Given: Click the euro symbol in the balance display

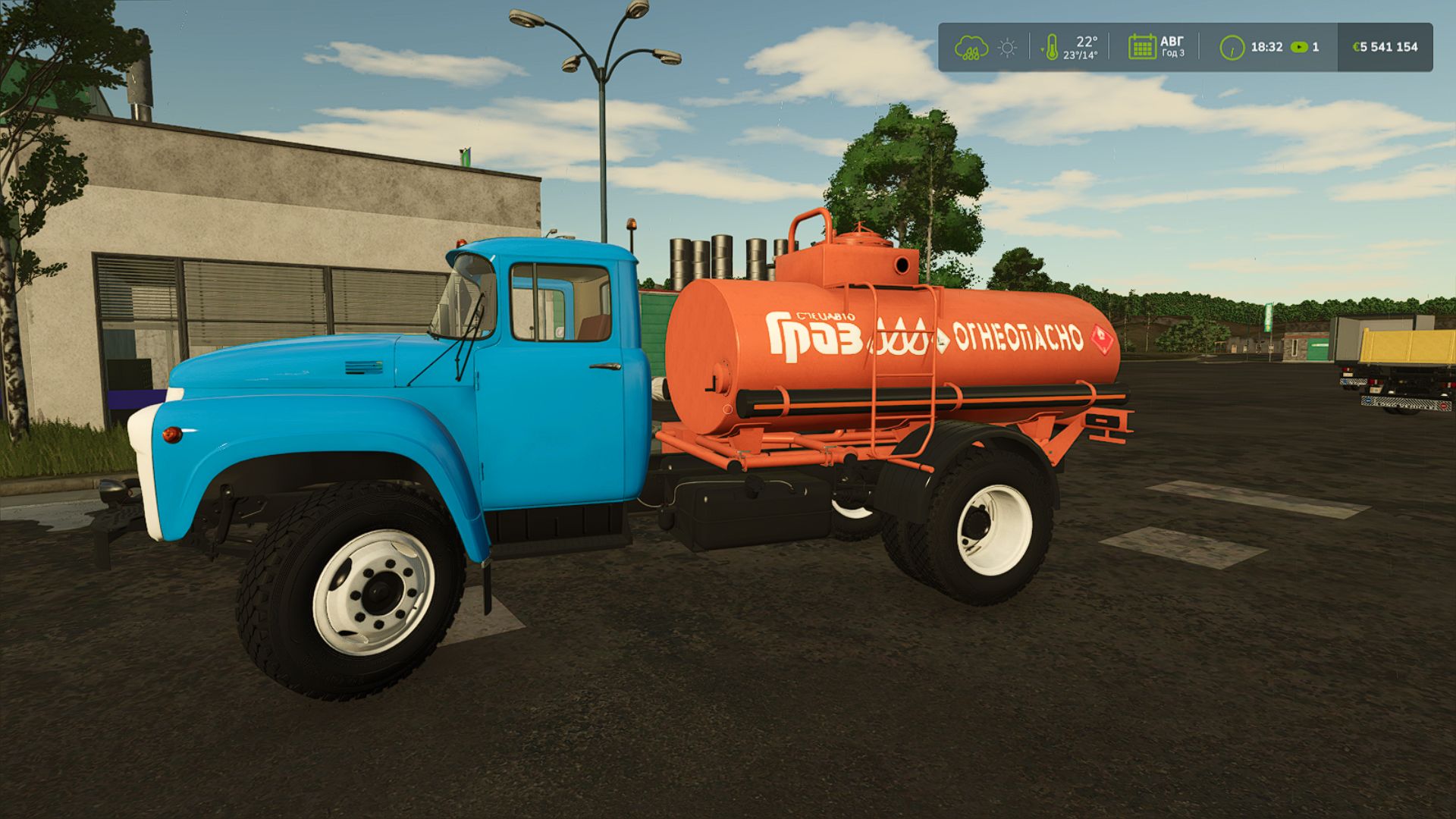Looking at the screenshot, I should point(1356,47).
